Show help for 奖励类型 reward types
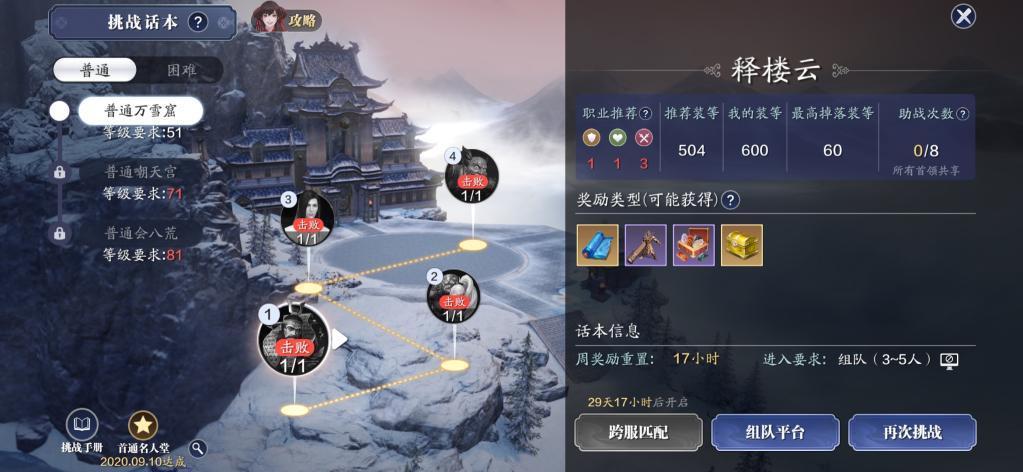1023x472 pixels. 731,200
